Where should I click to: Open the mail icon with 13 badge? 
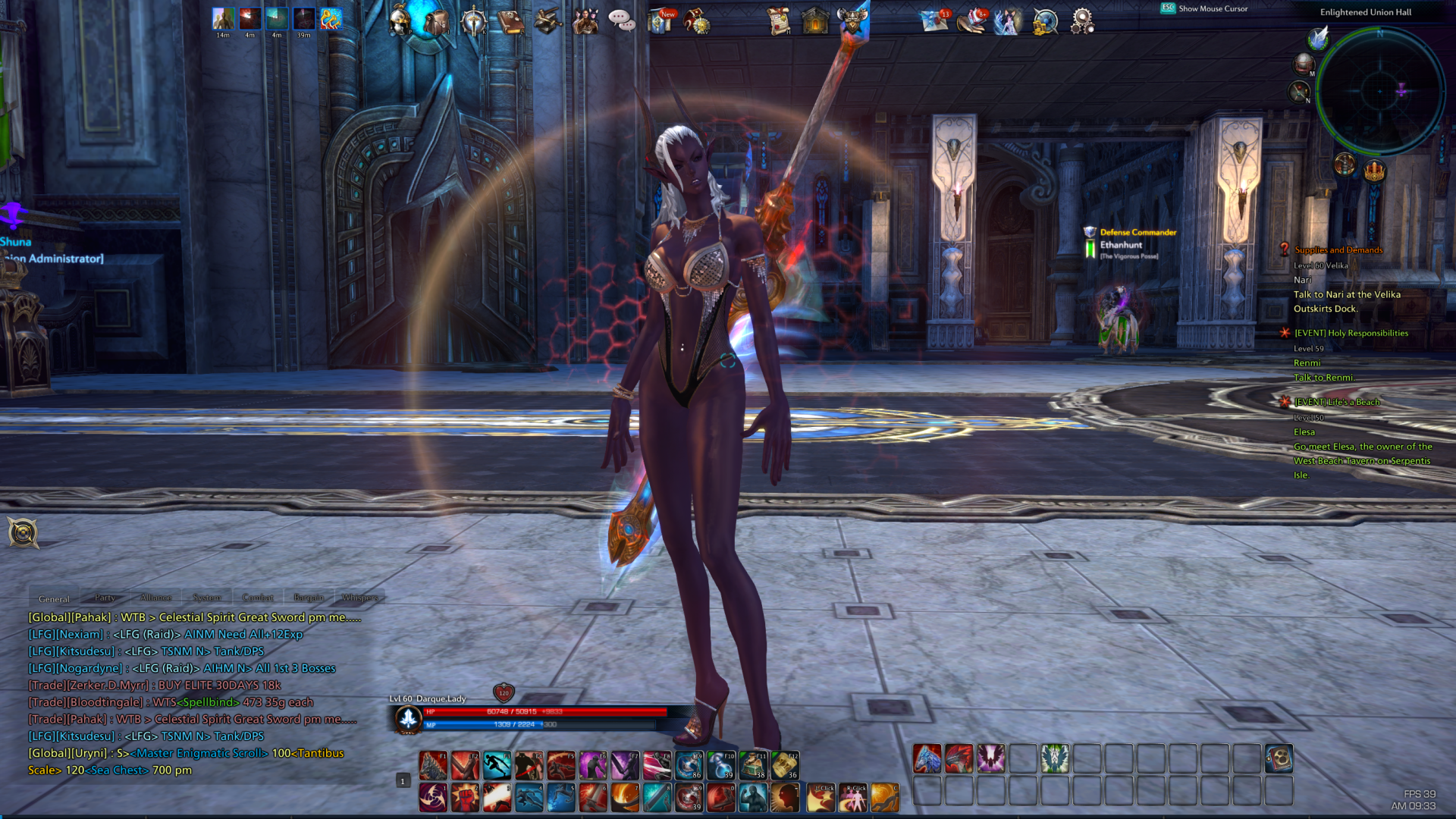pos(934,20)
